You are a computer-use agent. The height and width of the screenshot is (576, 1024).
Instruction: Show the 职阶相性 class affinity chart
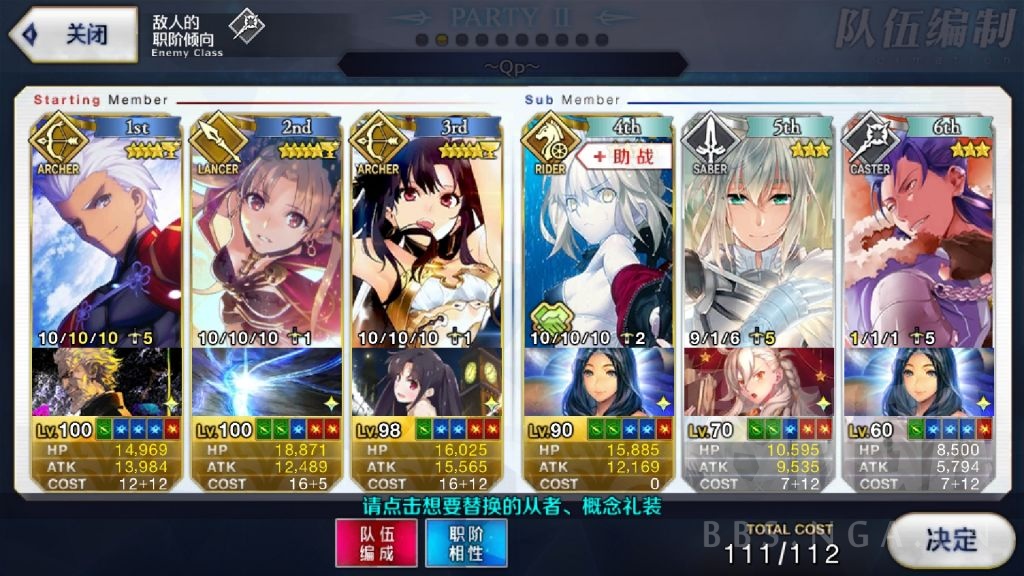466,543
